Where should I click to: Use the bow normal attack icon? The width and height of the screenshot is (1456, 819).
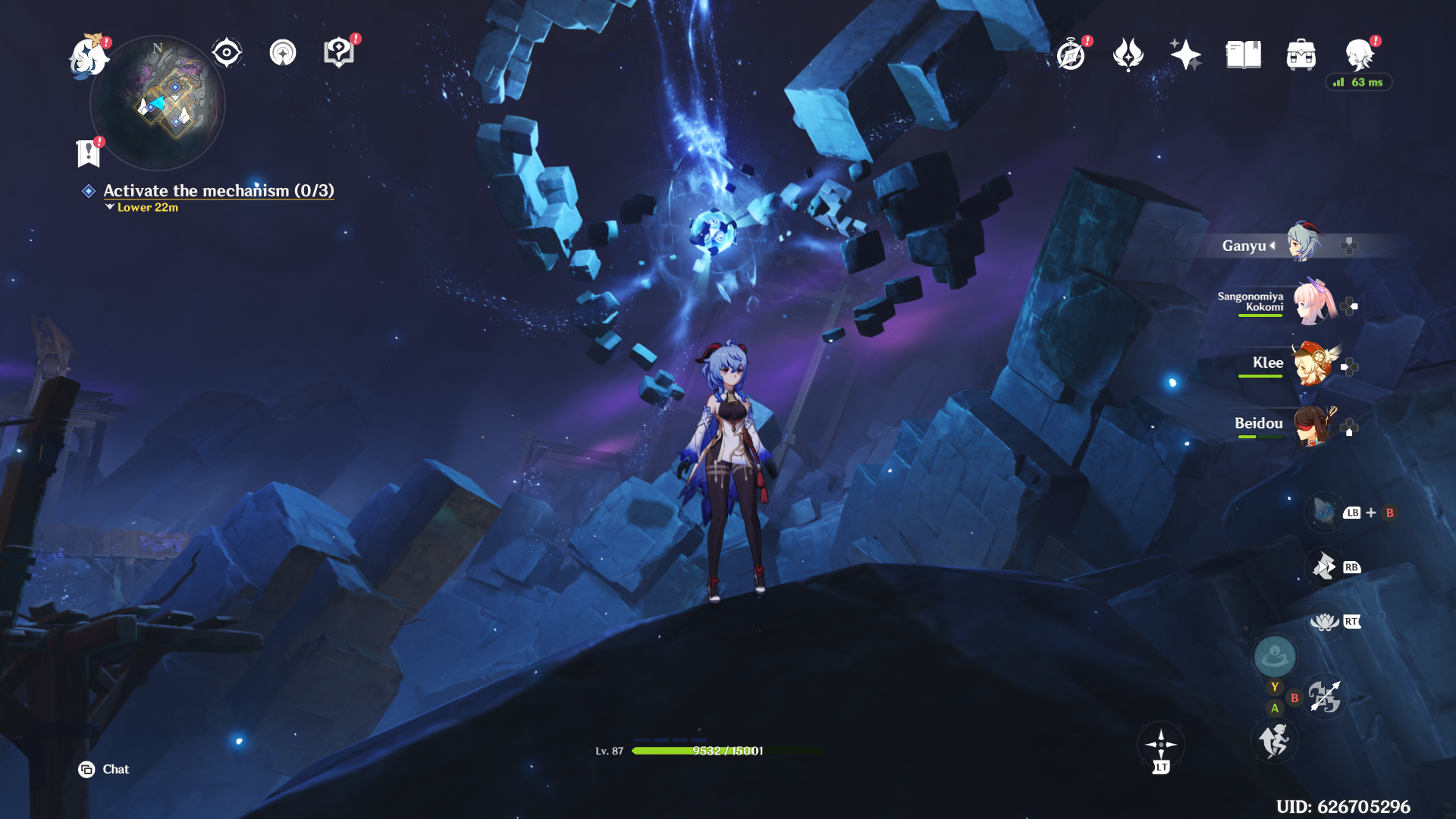1324,697
